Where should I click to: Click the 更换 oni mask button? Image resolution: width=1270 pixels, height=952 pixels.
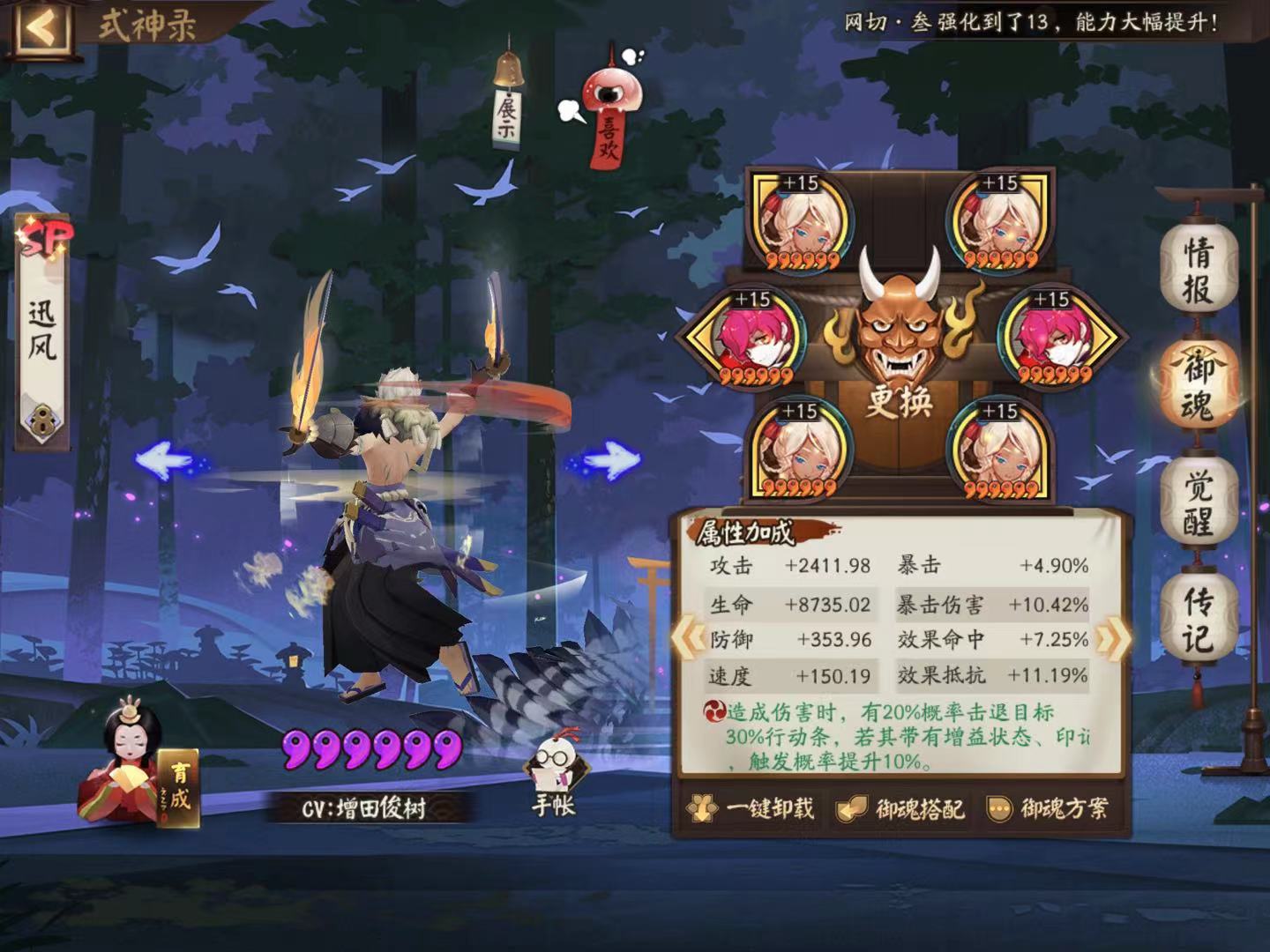coord(899,353)
